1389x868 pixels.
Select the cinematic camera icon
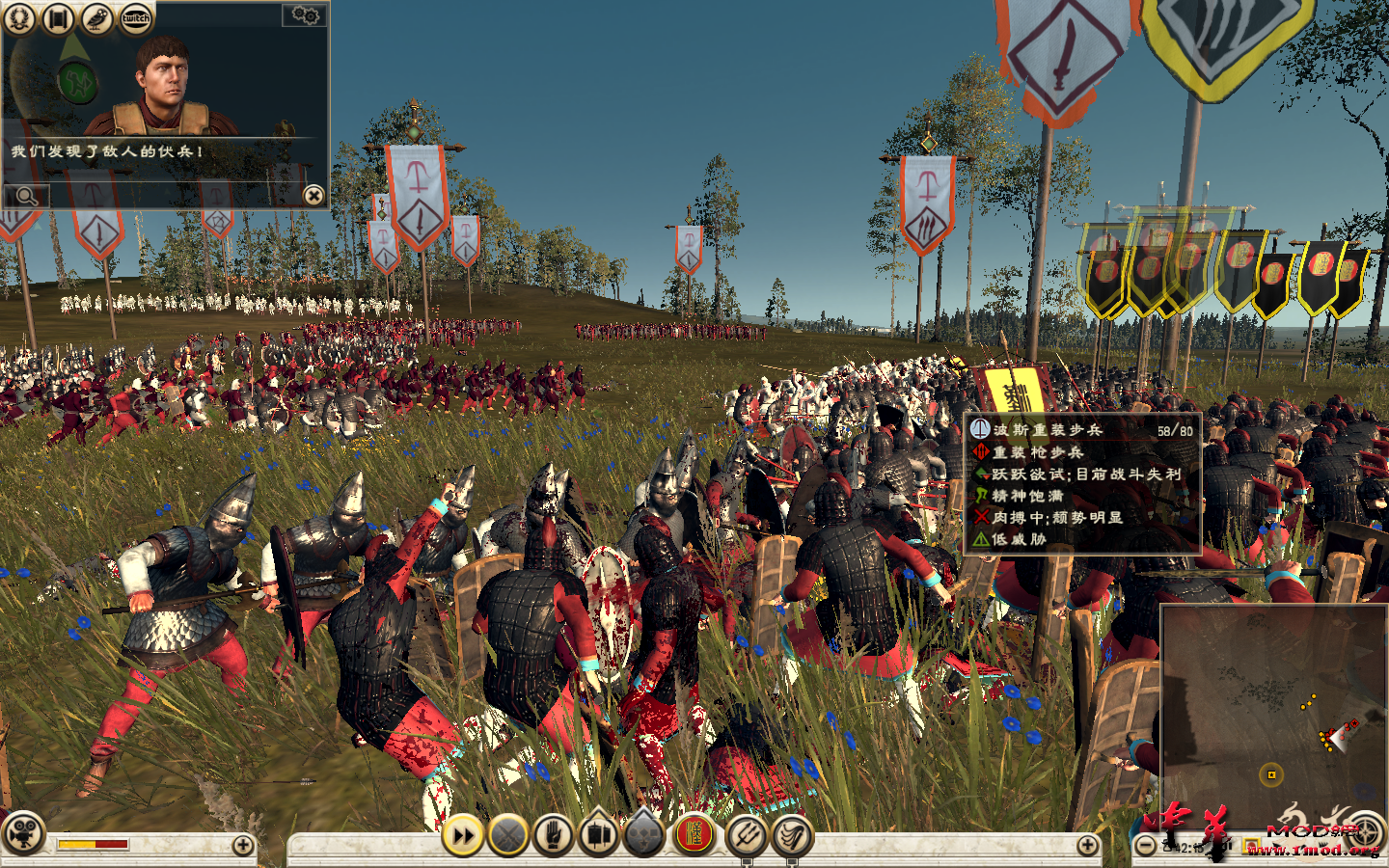tap(22, 832)
